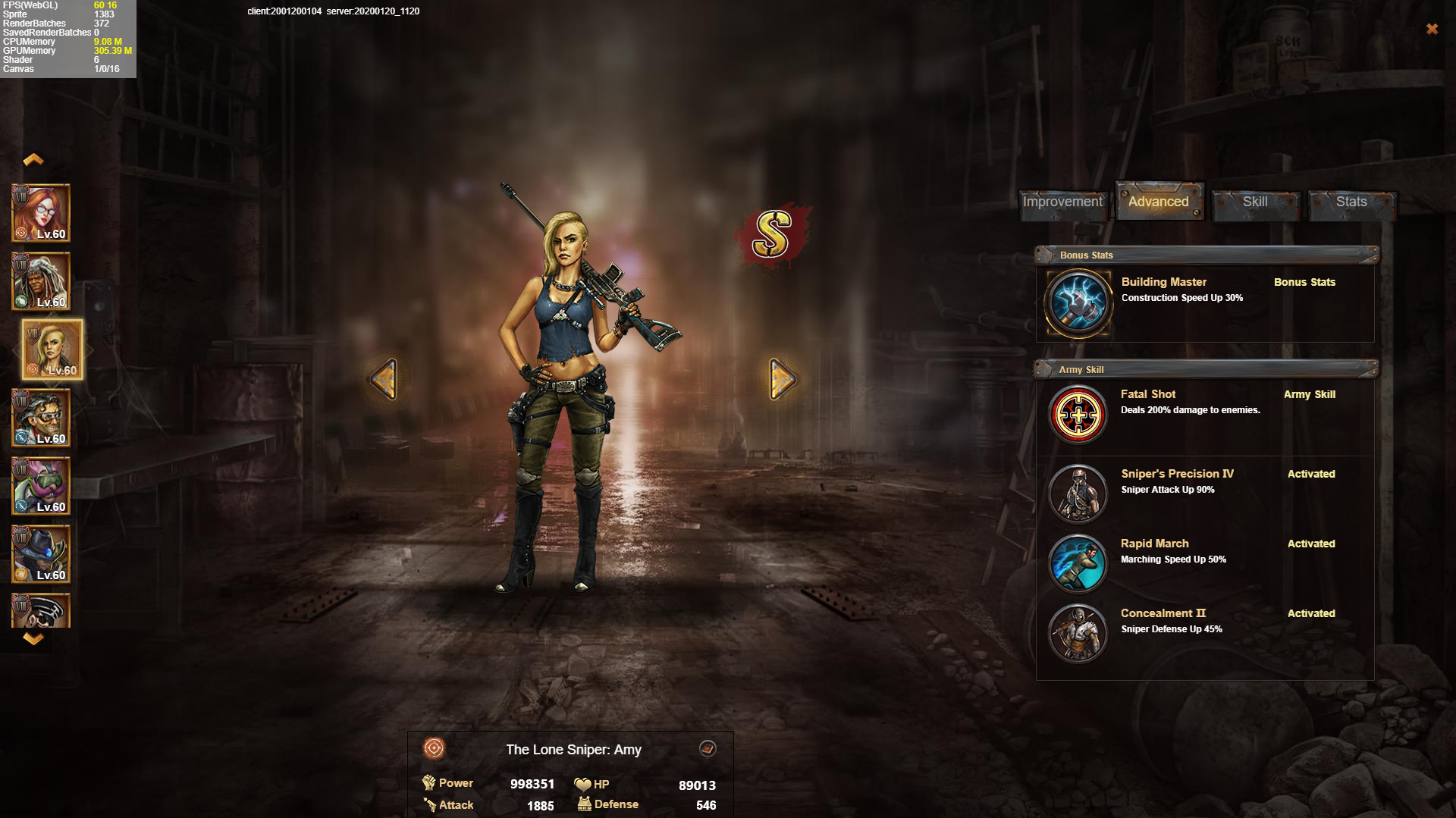The image size is (1456, 818).
Task: Click the Sniper's Precision IV icon
Action: 1078,494
